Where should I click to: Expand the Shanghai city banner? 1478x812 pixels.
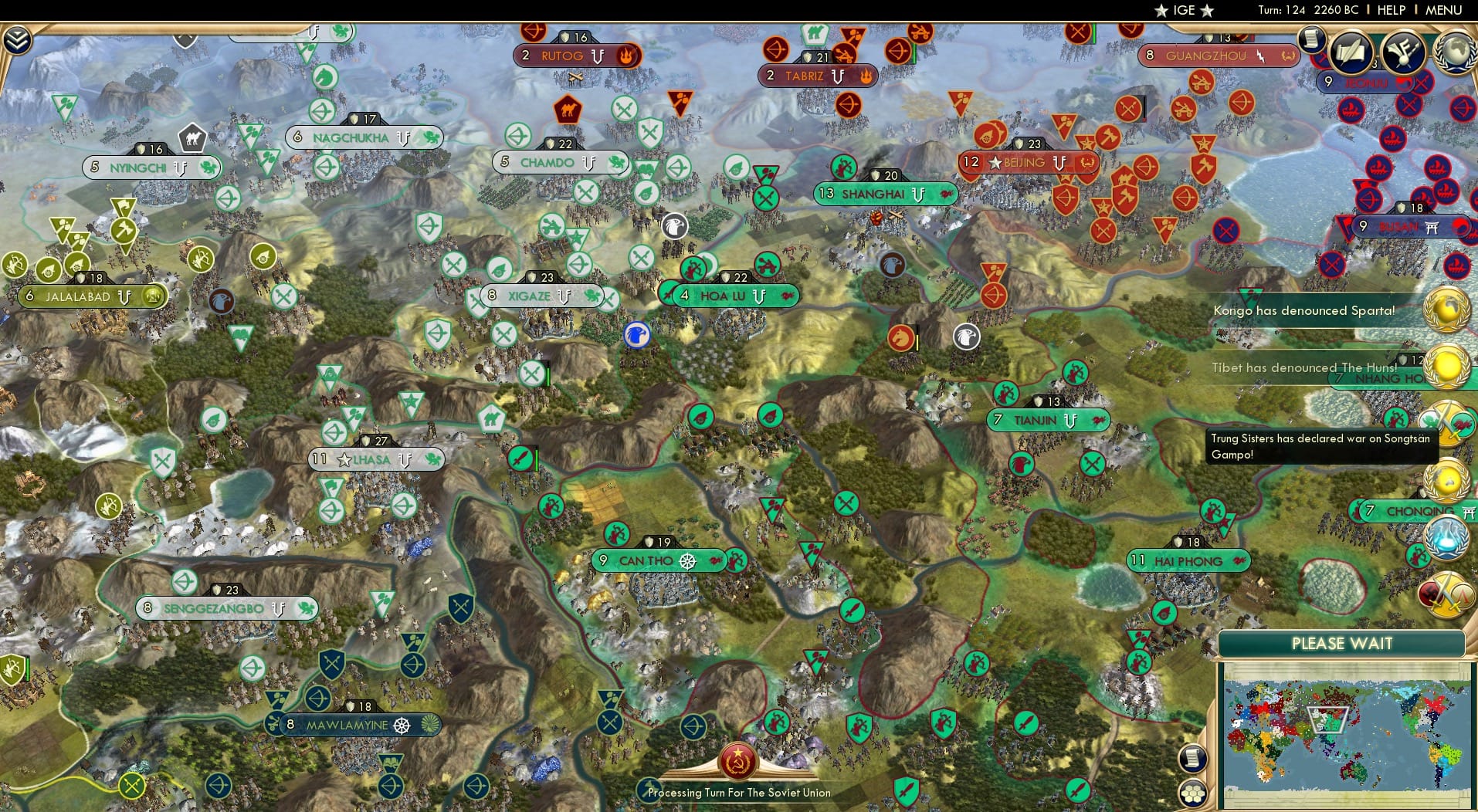click(884, 195)
